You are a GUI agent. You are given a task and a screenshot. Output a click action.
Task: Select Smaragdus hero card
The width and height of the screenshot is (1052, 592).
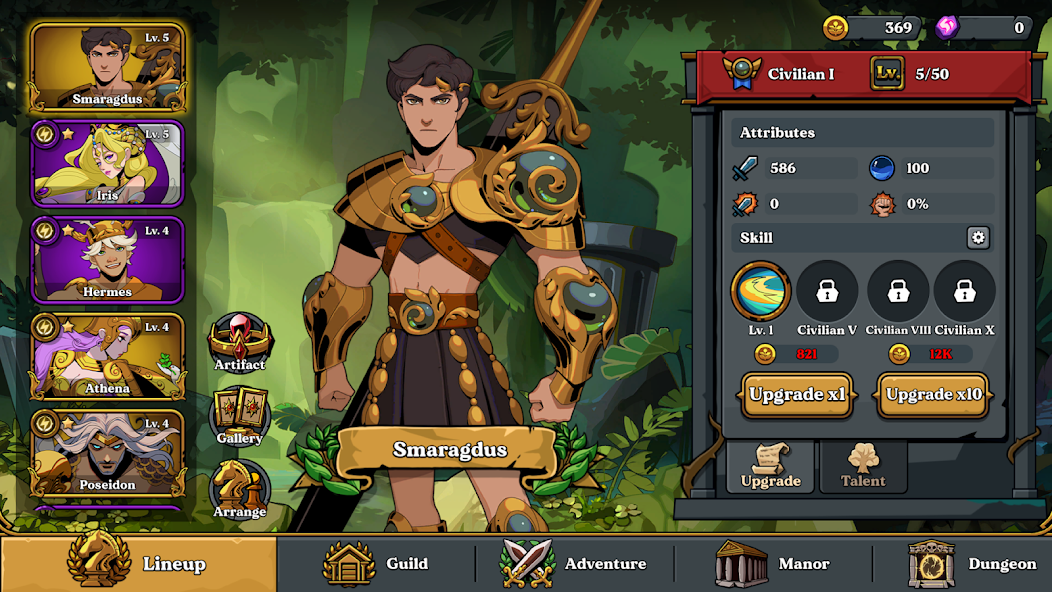click(108, 66)
